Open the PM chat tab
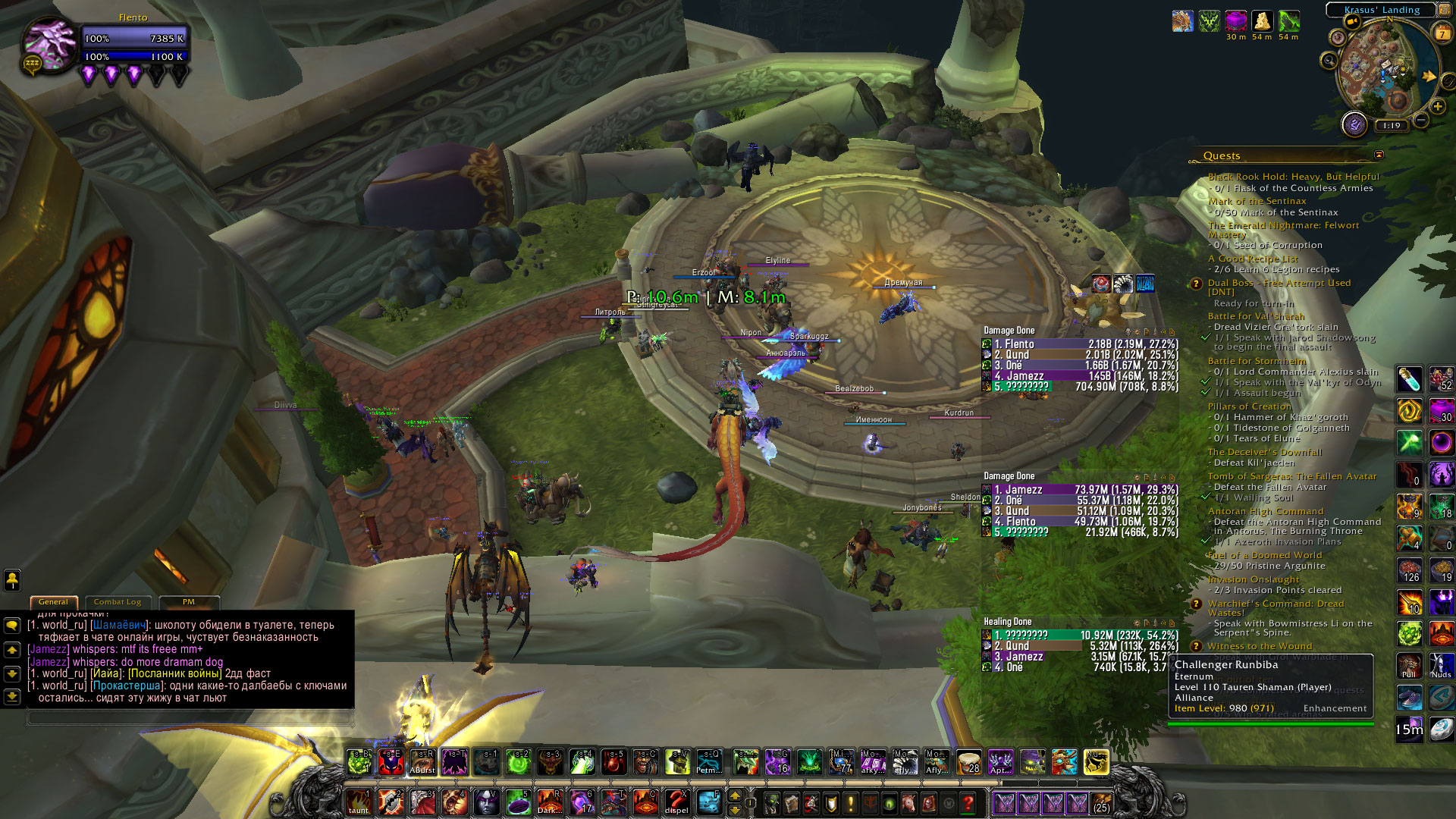 (x=188, y=602)
